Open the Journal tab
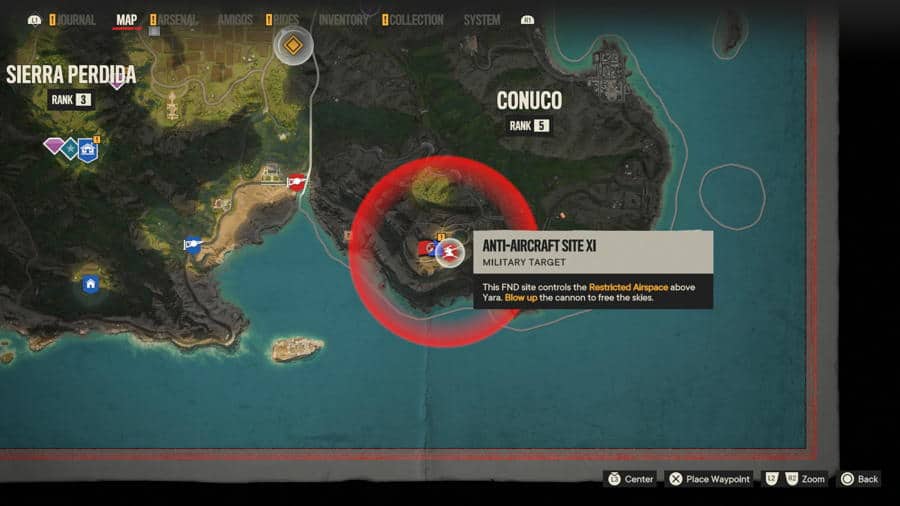This screenshot has width=900, height=506. click(76, 20)
